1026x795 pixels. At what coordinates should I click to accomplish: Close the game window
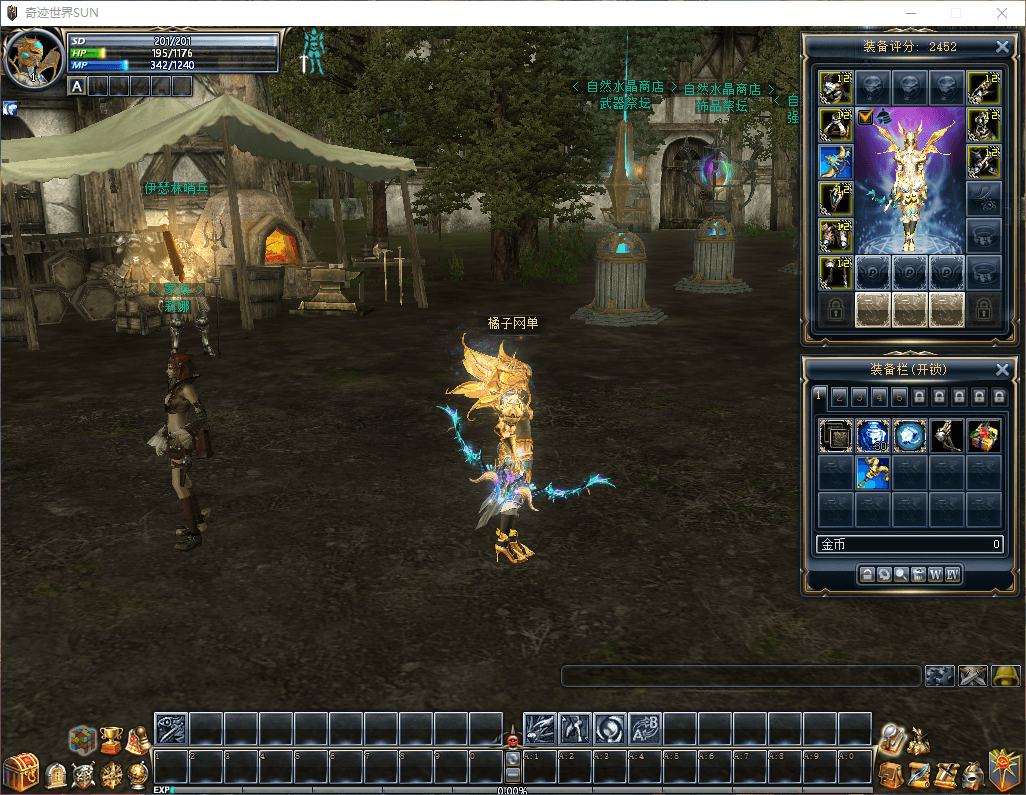pyautogui.click(x=1002, y=13)
